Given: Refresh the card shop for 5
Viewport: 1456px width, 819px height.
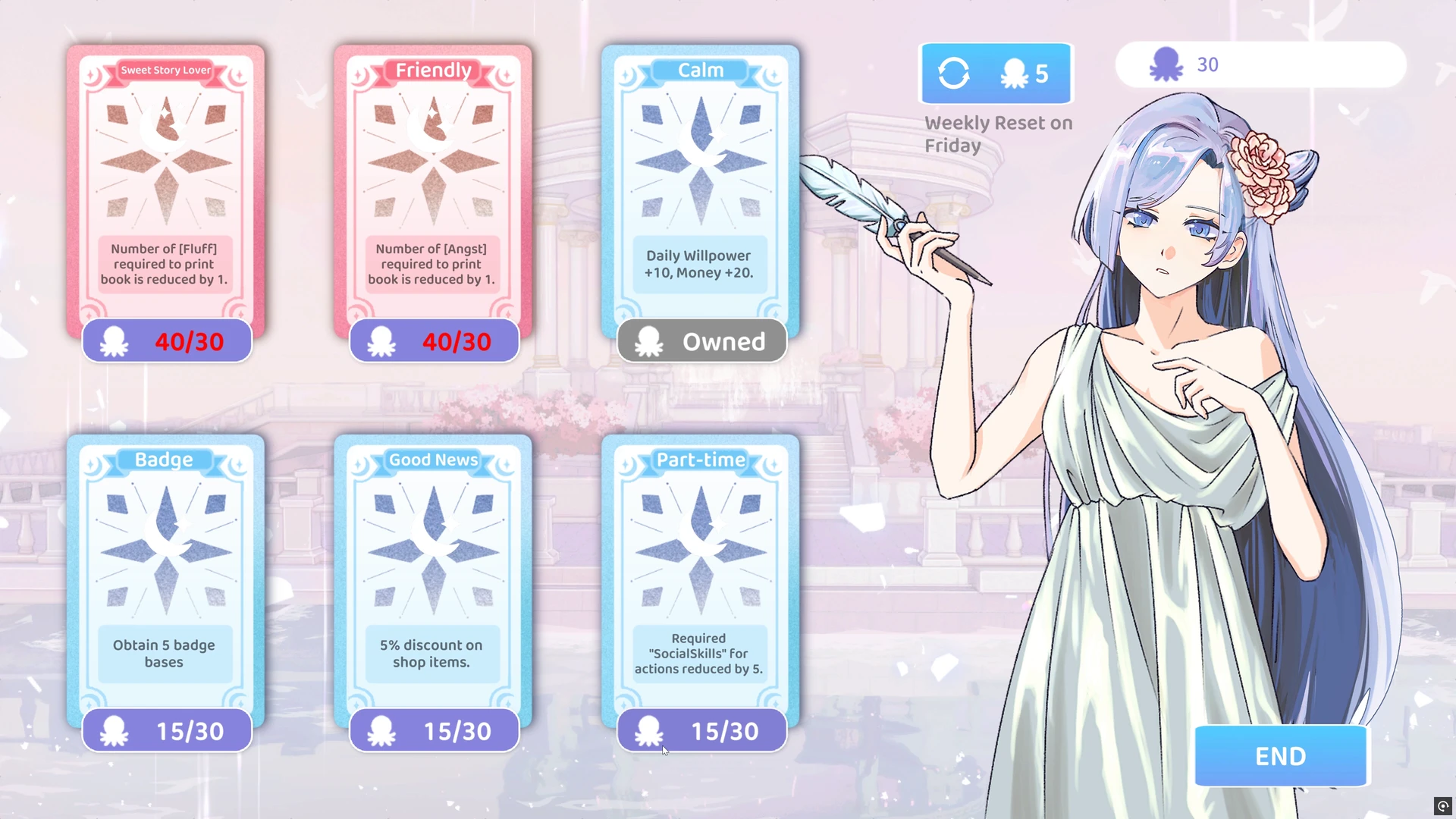Looking at the screenshot, I should point(996,74).
